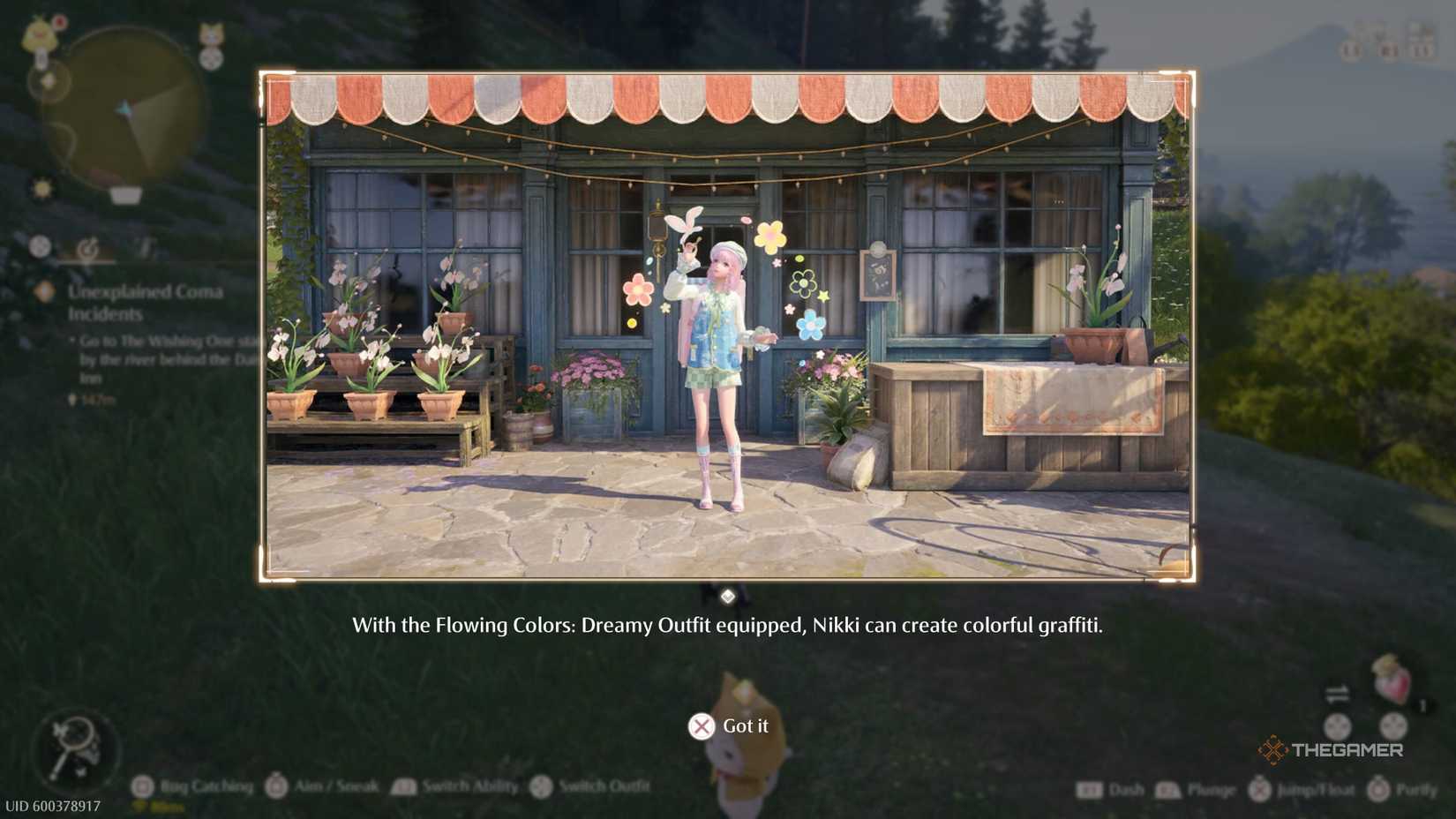
Task: Dismiss the tutorial with Got it
Action: click(x=732, y=725)
